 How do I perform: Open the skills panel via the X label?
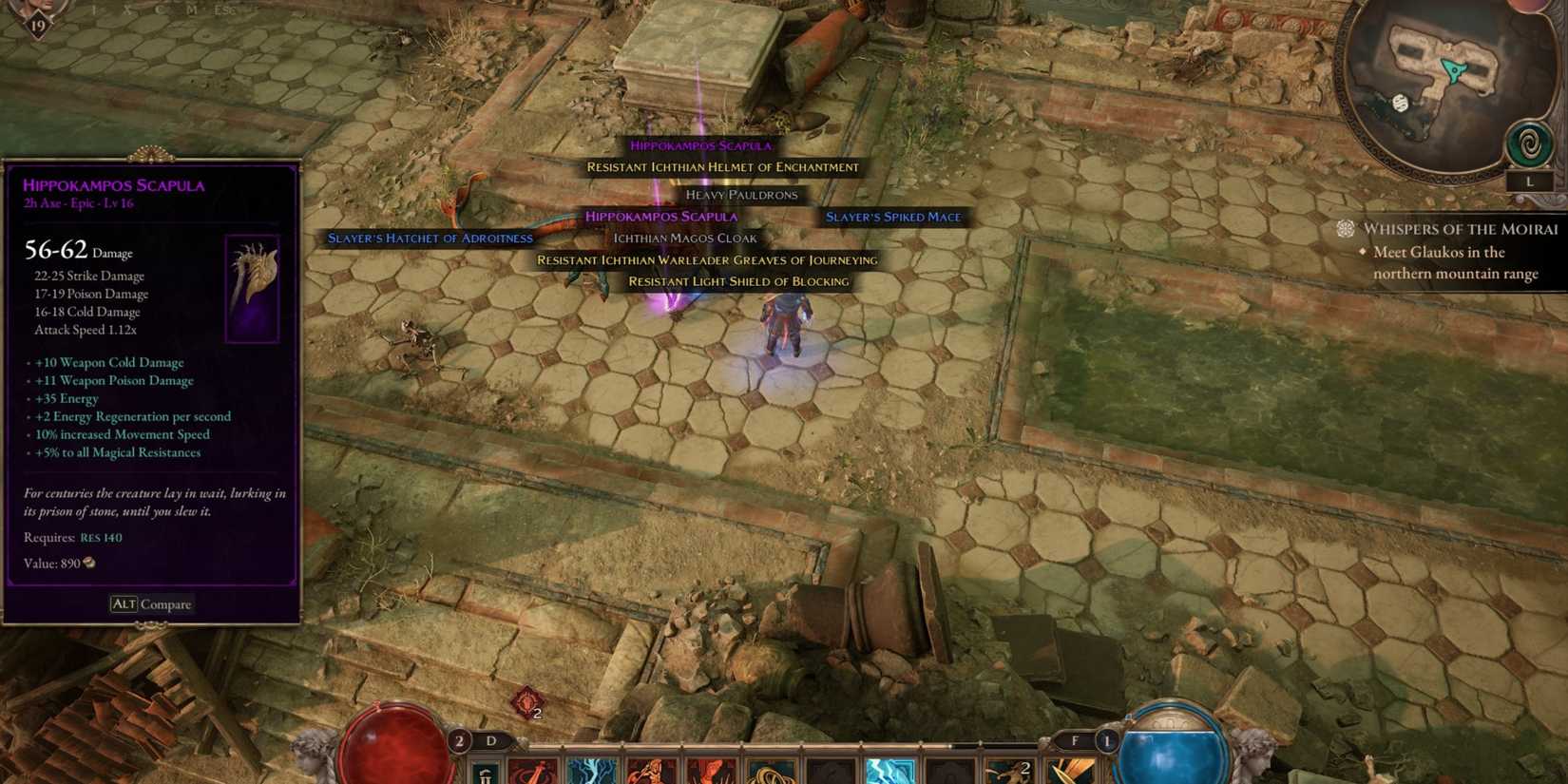coord(126,10)
